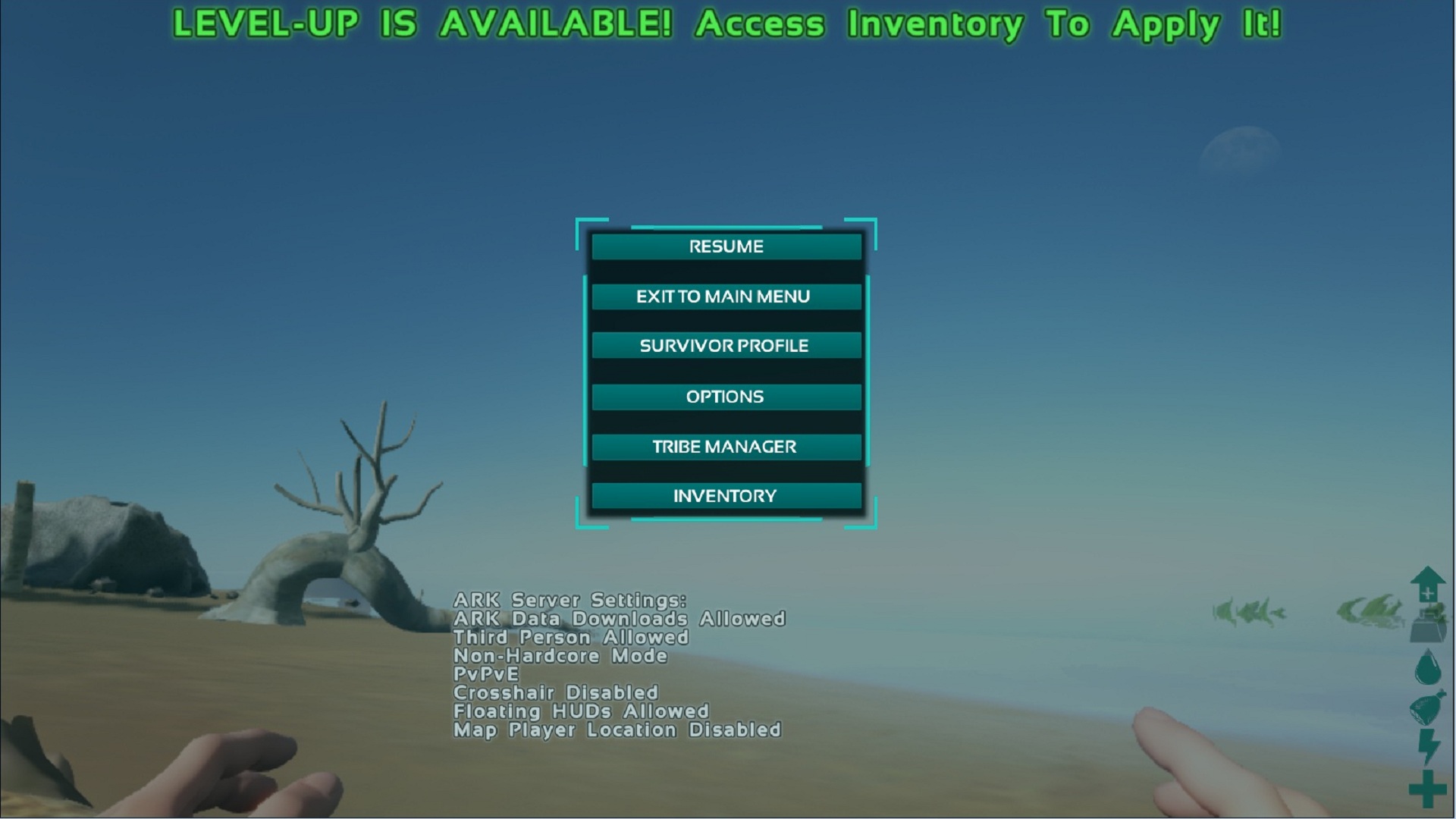This screenshot has height=819, width=1456.
Task: Open the Options menu
Action: (726, 397)
